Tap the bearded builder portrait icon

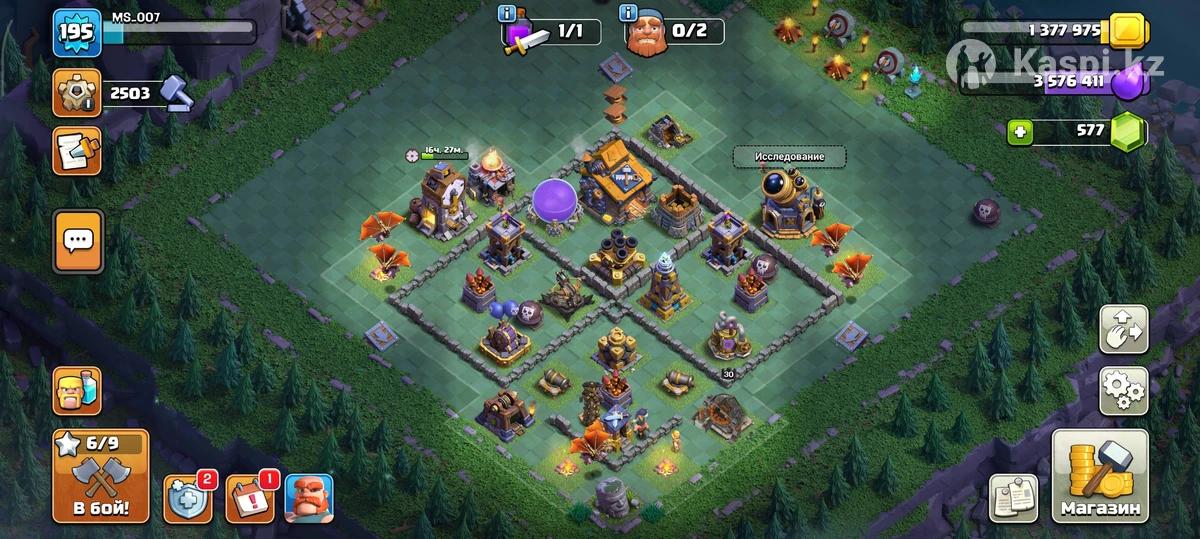[x=309, y=498]
